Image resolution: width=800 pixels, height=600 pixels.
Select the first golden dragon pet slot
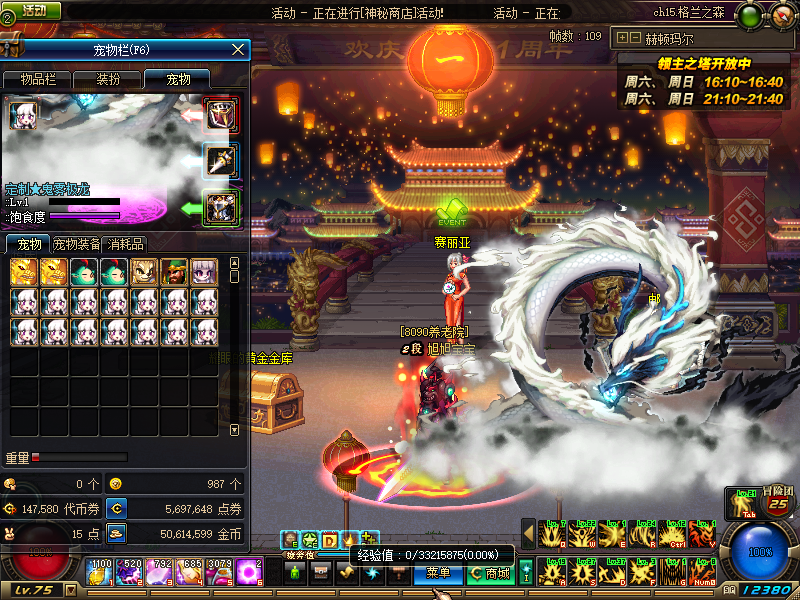[x=24, y=272]
